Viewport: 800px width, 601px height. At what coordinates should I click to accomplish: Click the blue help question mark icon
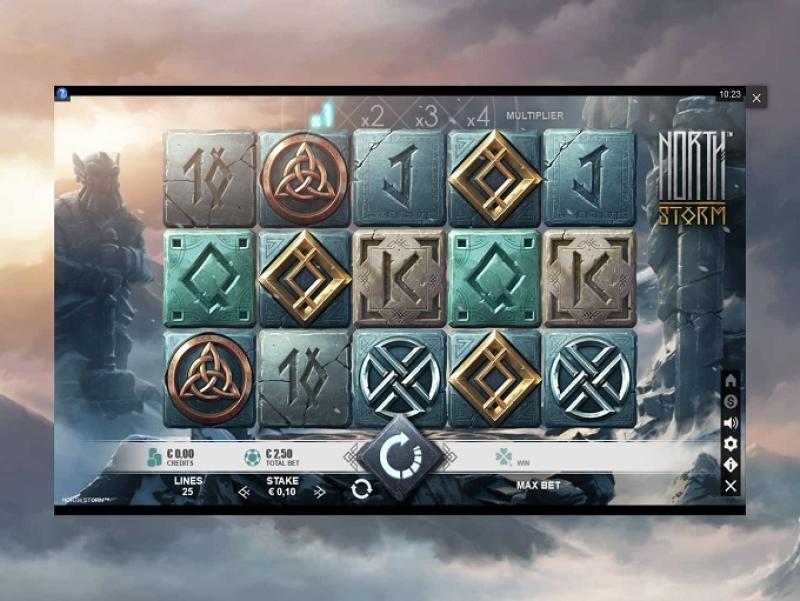(62, 94)
